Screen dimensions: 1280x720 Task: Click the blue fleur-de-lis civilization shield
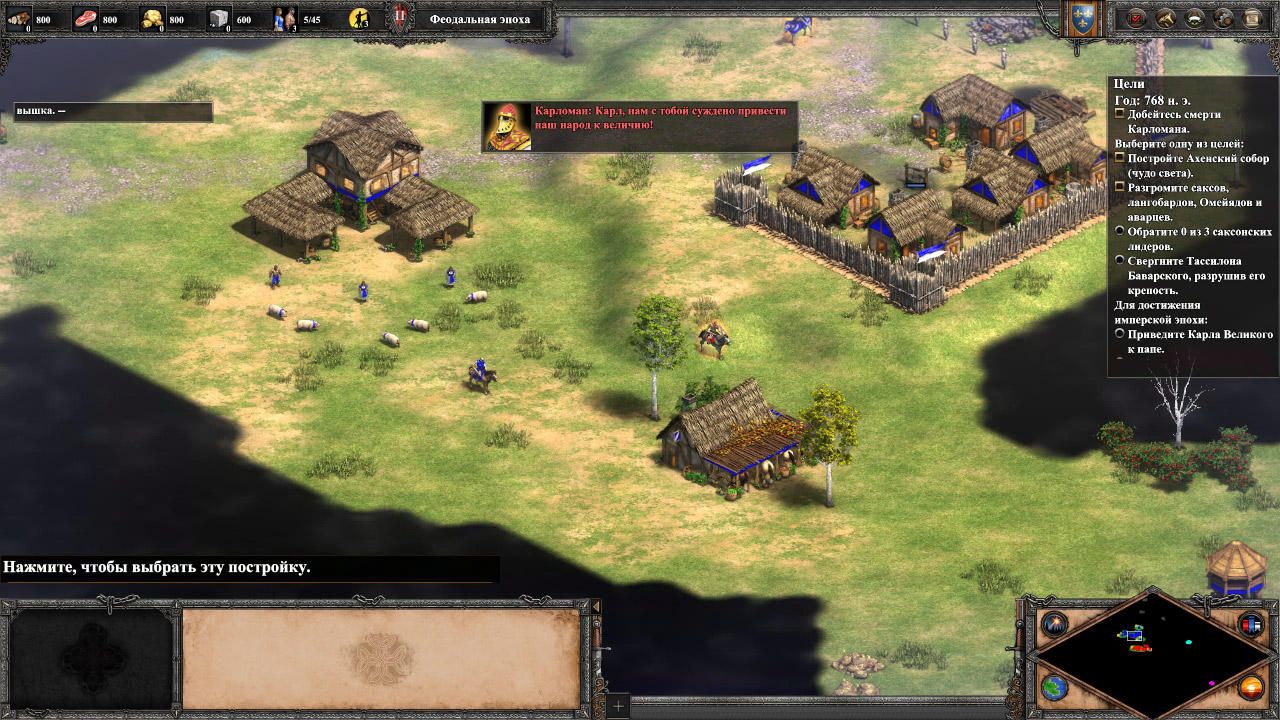[1081, 18]
